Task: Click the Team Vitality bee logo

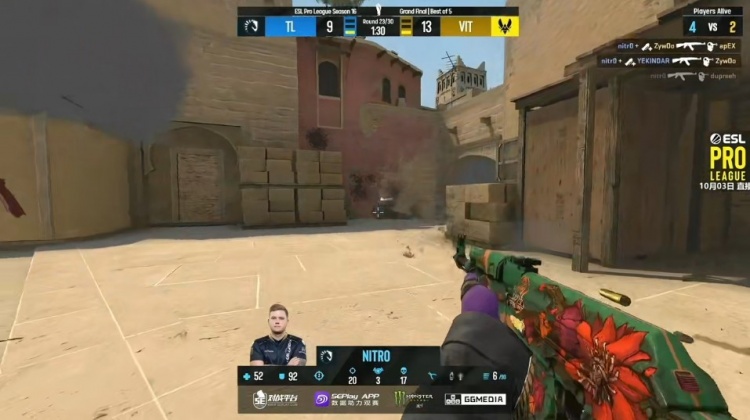Action: pos(505,26)
